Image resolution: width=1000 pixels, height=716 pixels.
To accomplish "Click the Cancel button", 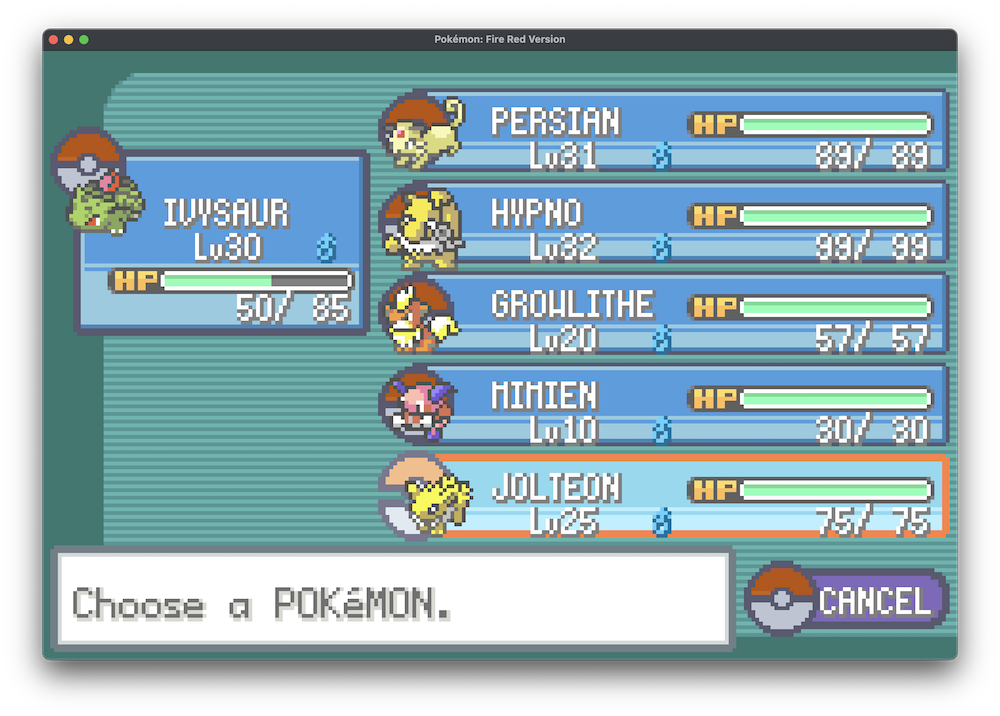I will click(x=848, y=601).
